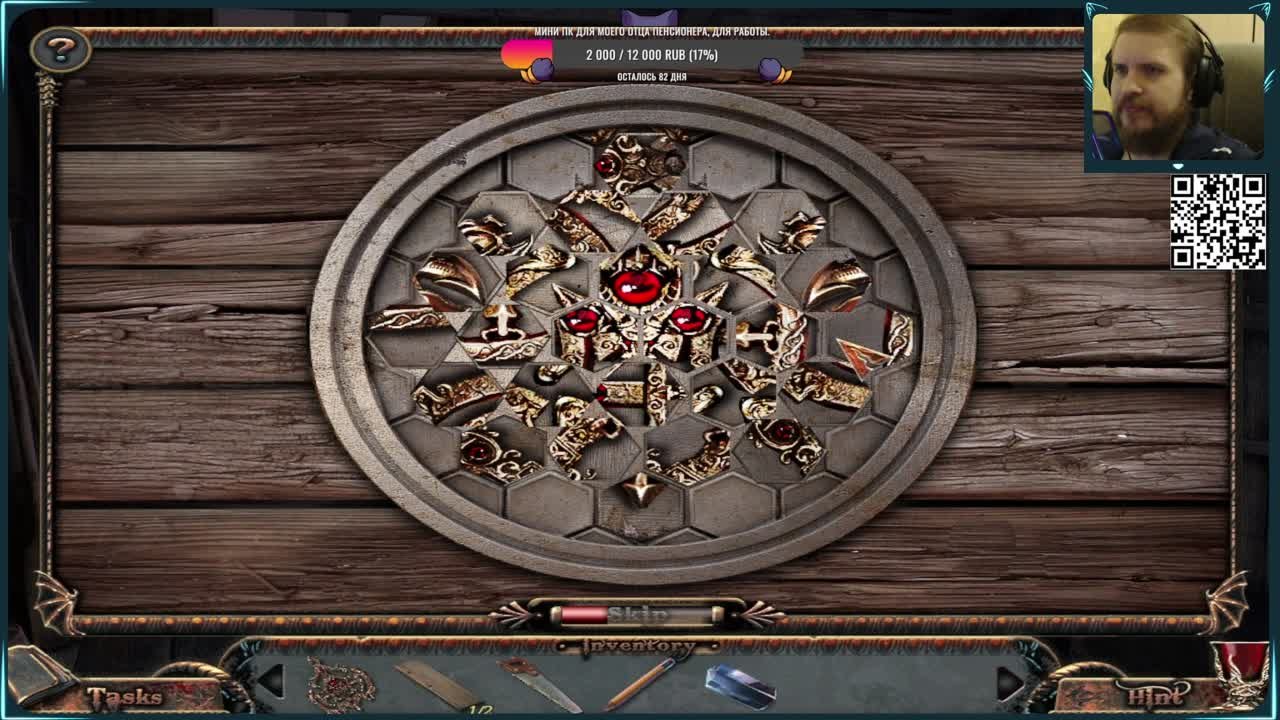Image resolution: width=1280 pixels, height=720 pixels.
Task: Open the question mark help button
Action: [60, 48]
